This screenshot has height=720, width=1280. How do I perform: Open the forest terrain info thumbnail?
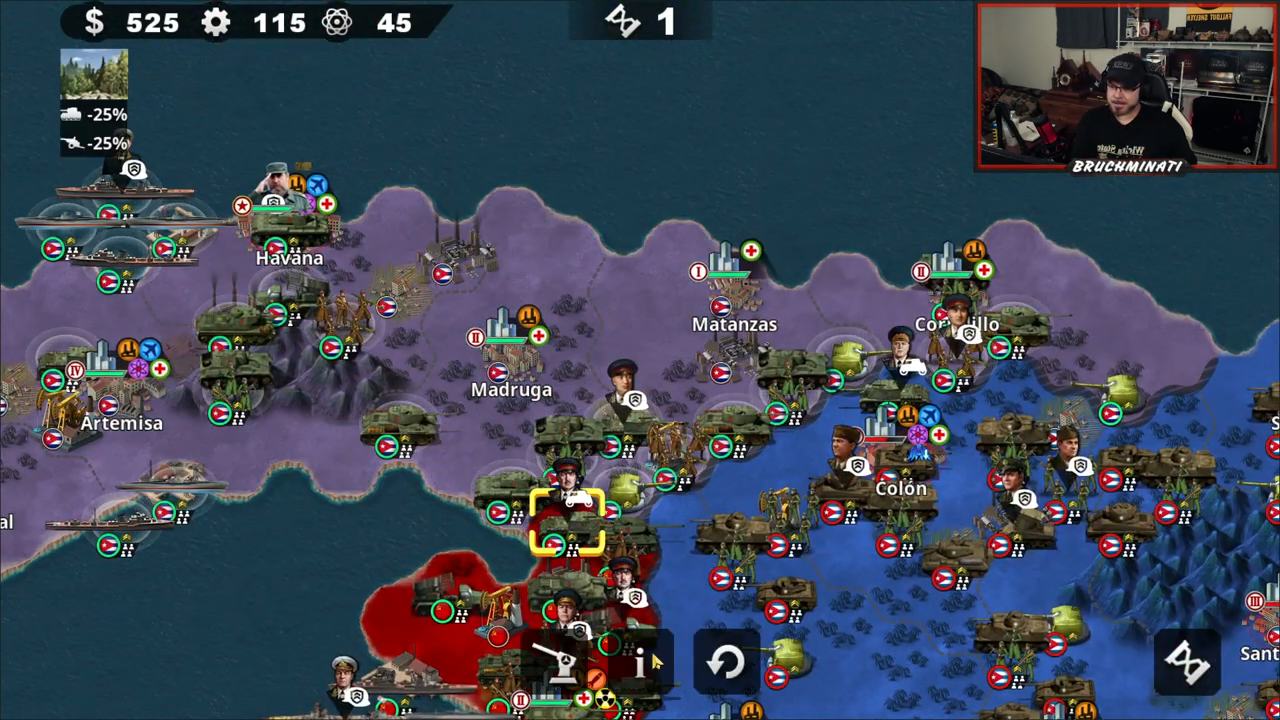pos(94,75)
